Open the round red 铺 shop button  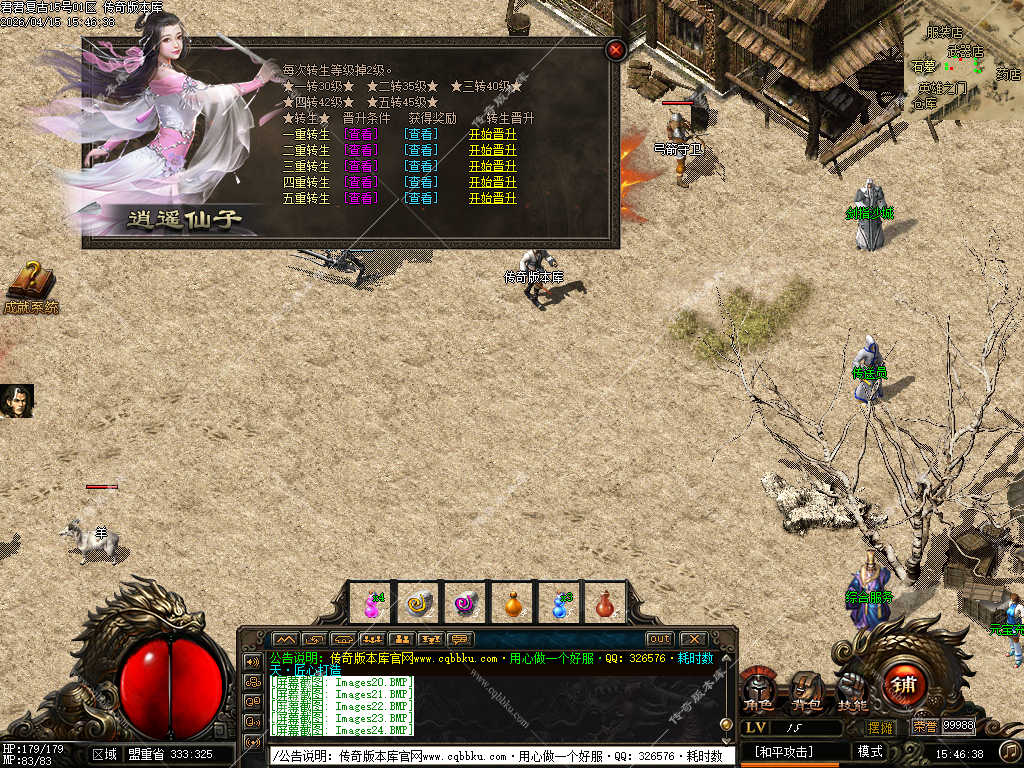[903, 686]
